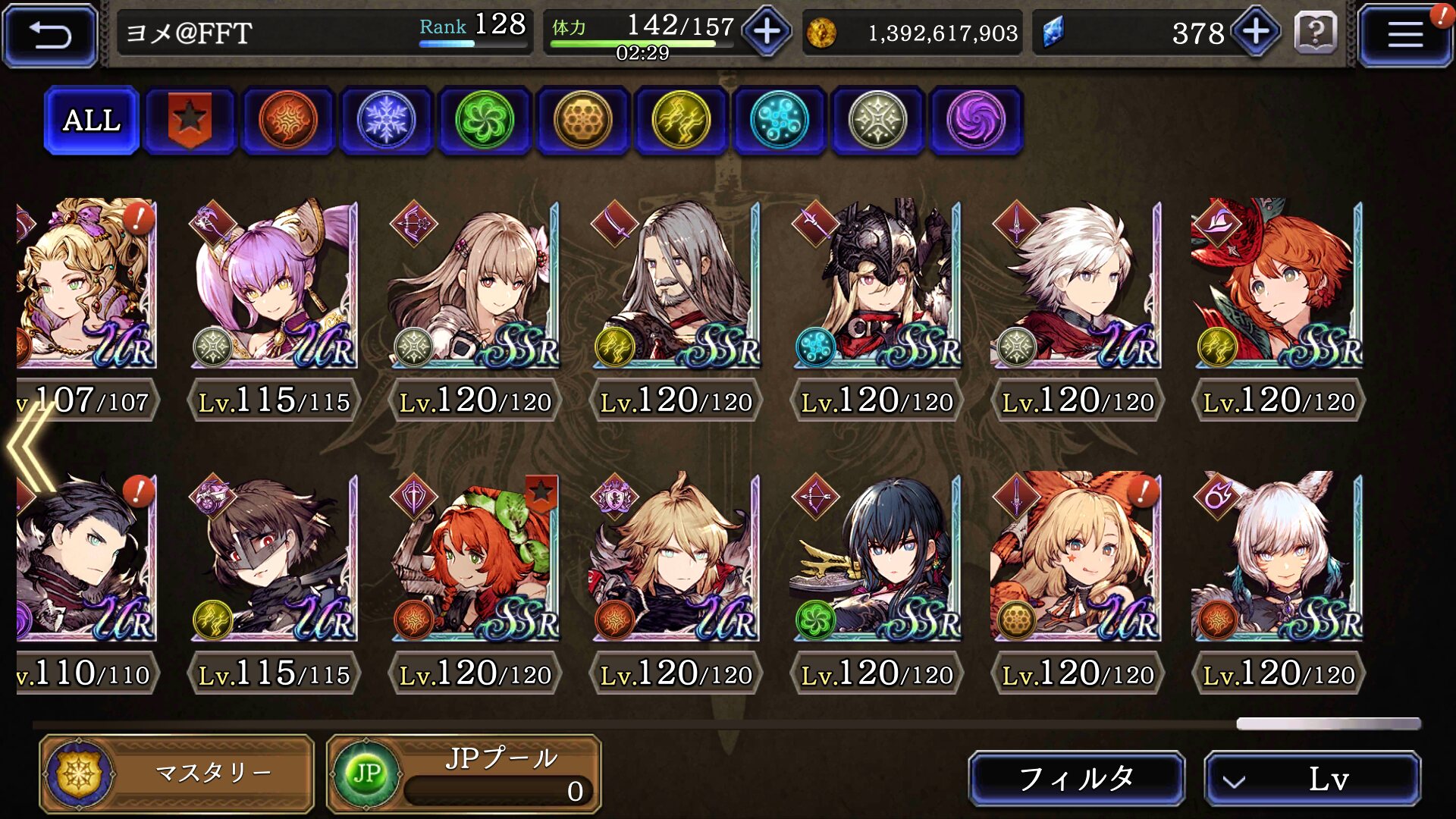The height and width of the screenshot is (819, 1456).
Task: Change the Lv sort order dropdown
Action: 1312,778
